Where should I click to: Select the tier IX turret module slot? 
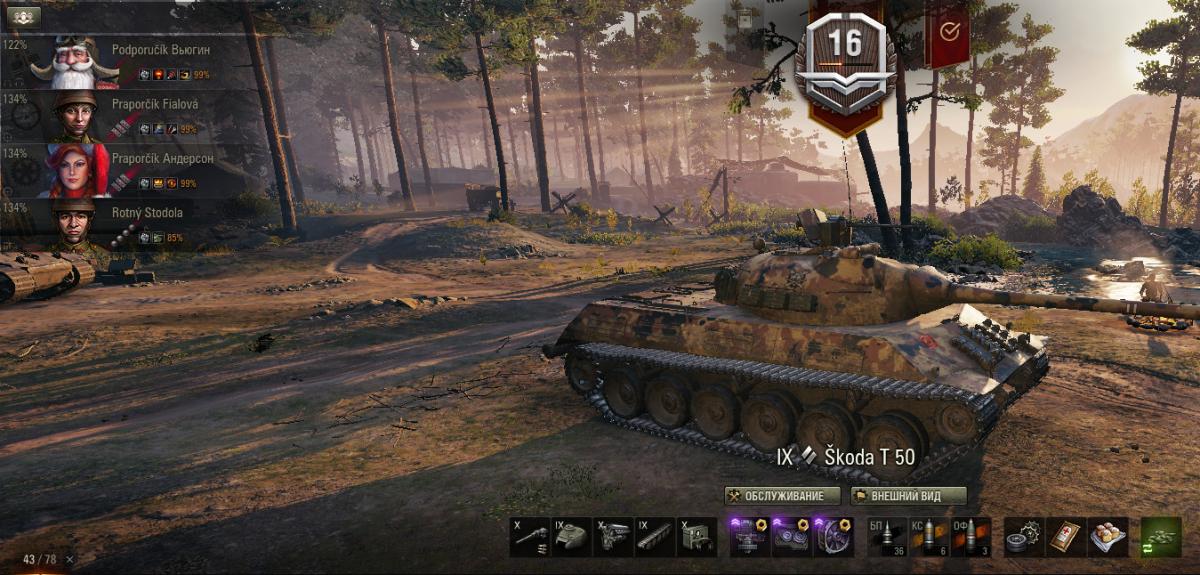pyautogui.click(x=571, y=536)
